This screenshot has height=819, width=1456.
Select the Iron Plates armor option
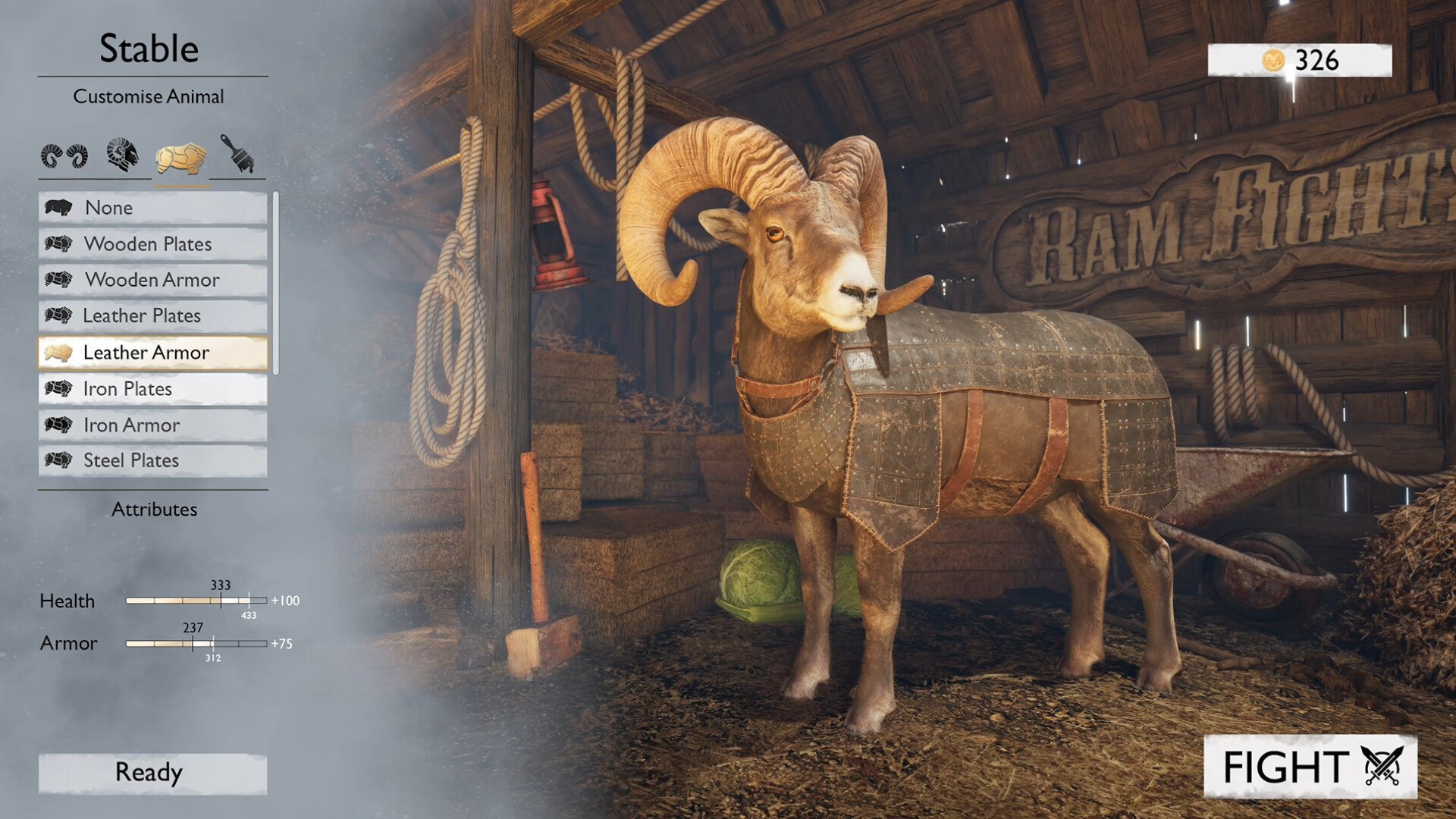pos(152,389)
